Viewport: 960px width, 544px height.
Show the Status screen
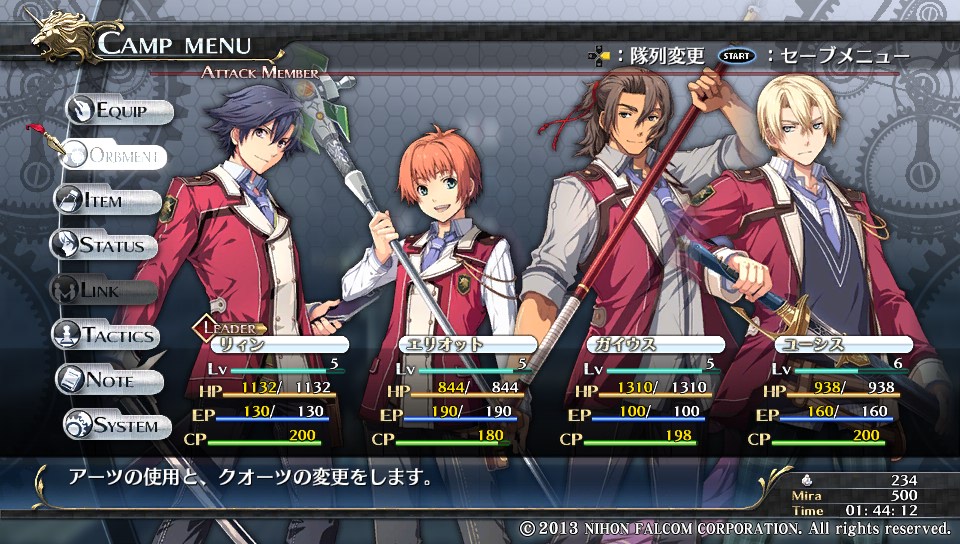tap(106, 245)
